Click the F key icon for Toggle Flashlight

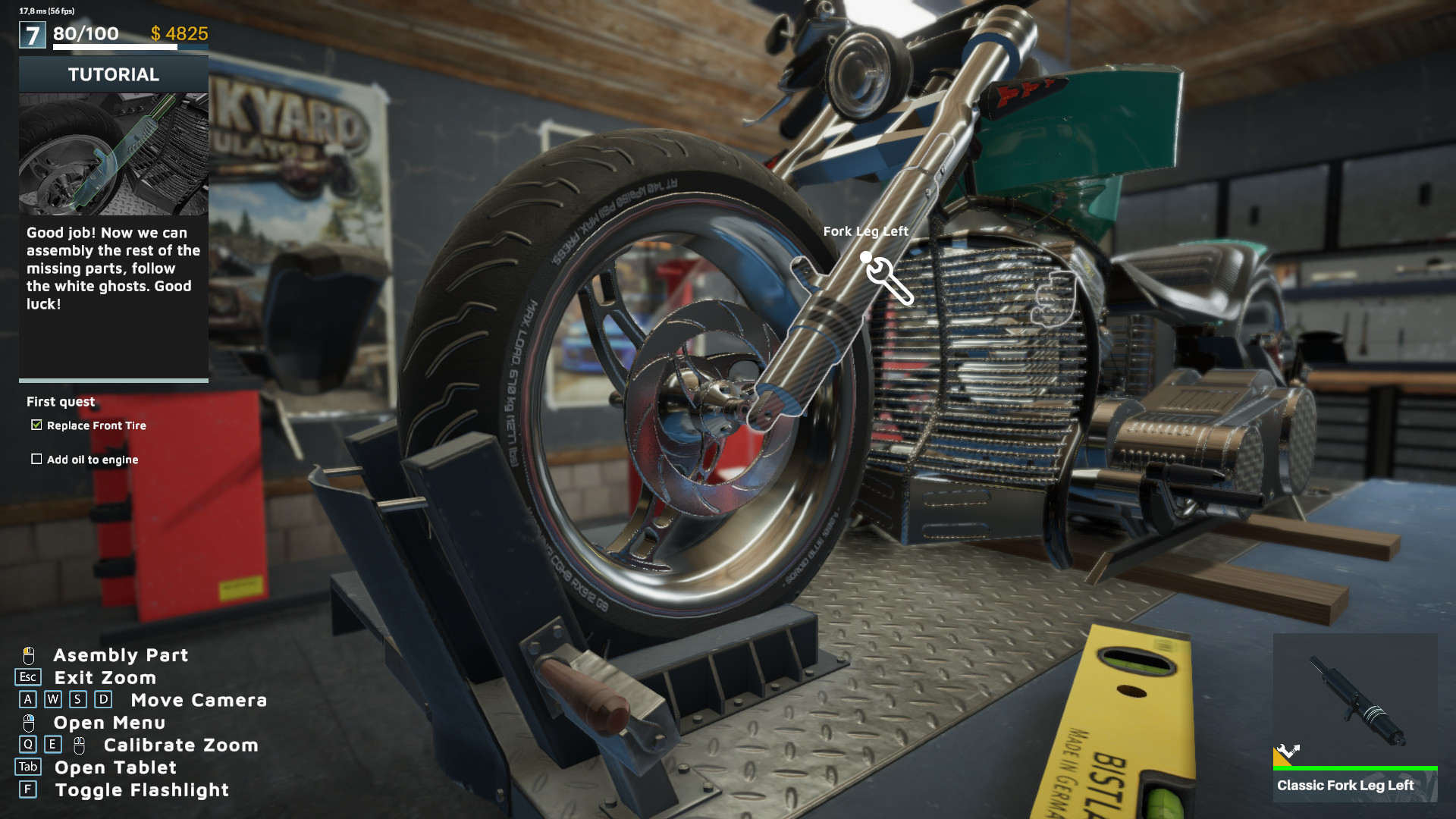tap(28, 790)
